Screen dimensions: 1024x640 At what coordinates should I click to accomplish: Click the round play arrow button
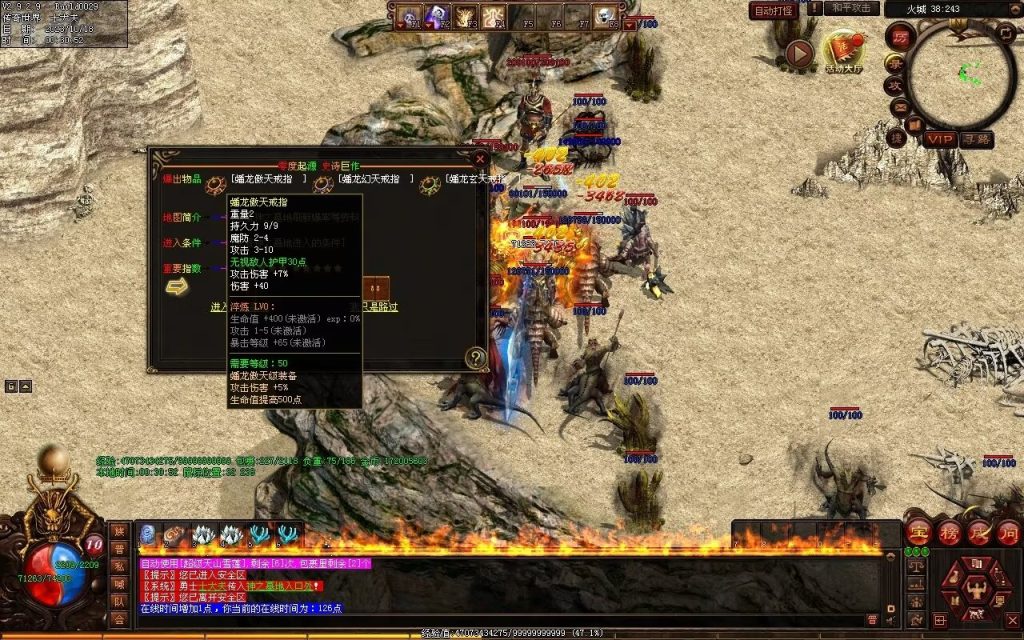798,54
